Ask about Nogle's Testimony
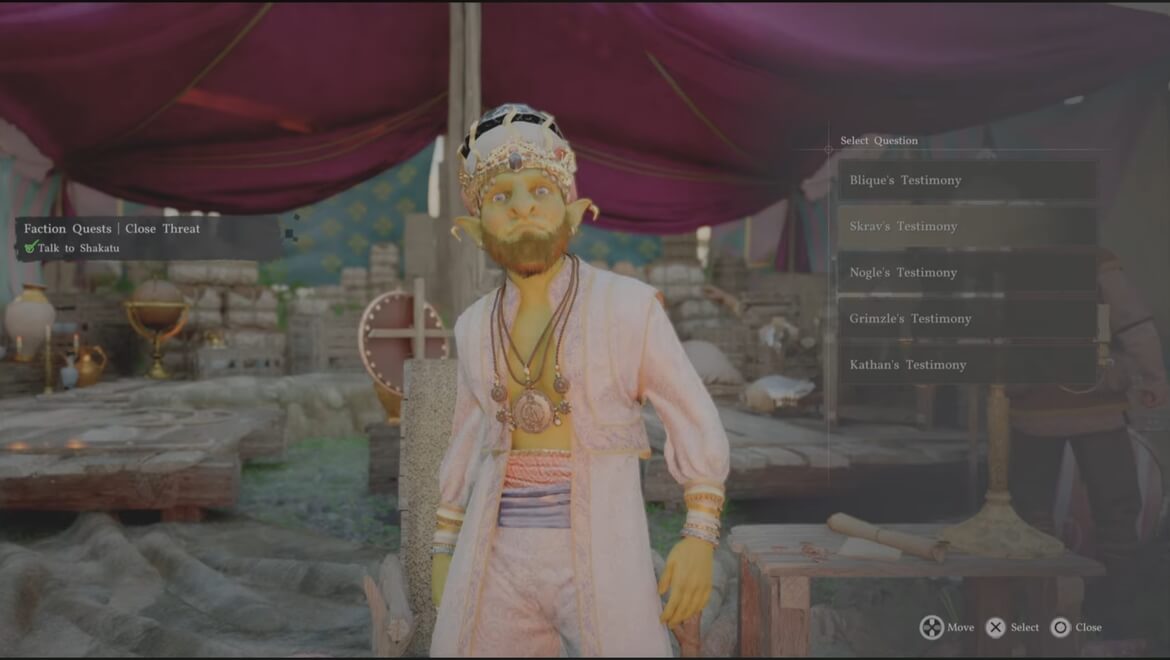1170x660 pixels. (x=965, y=272)
